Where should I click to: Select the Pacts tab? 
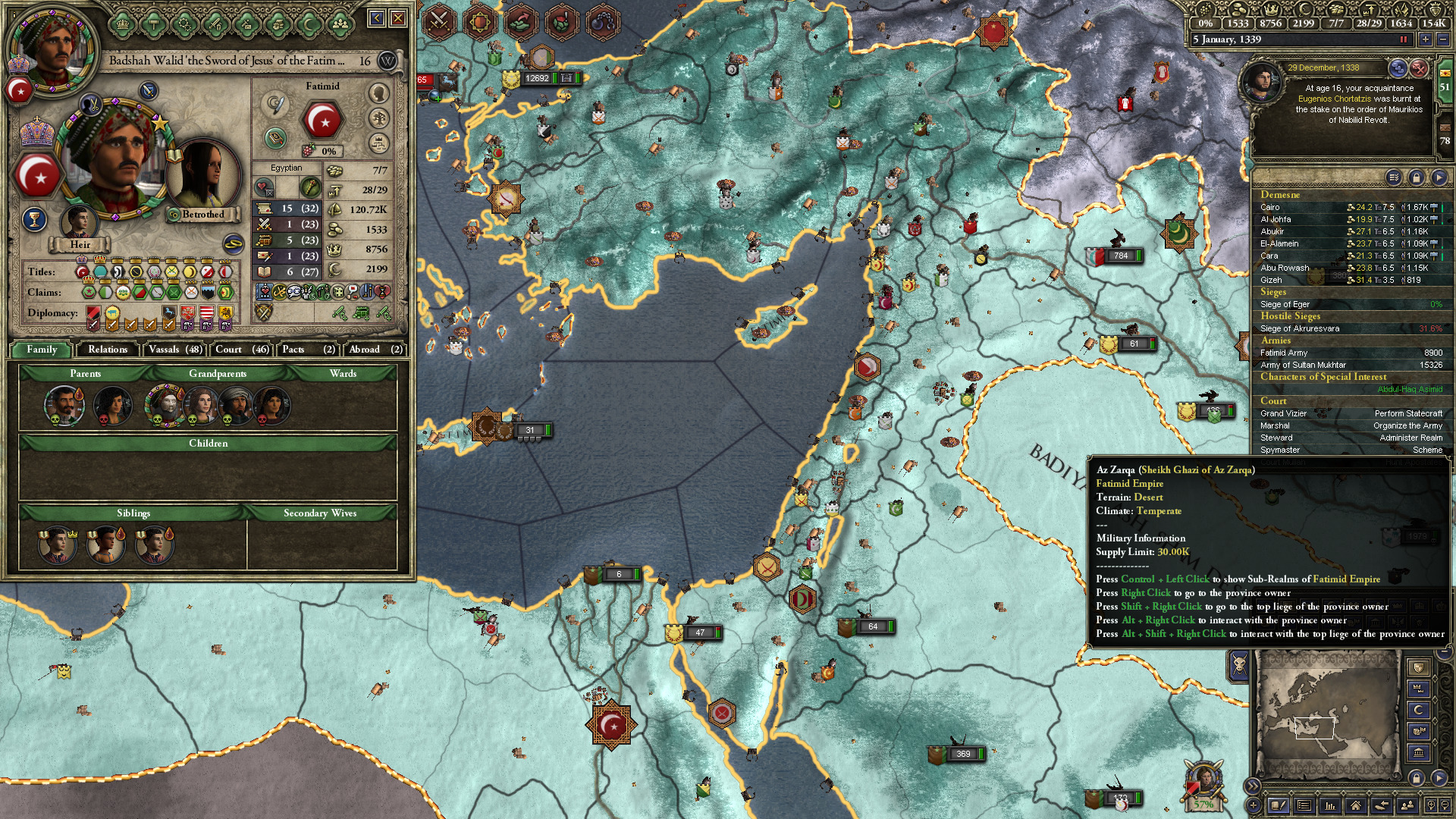(307, 350)
